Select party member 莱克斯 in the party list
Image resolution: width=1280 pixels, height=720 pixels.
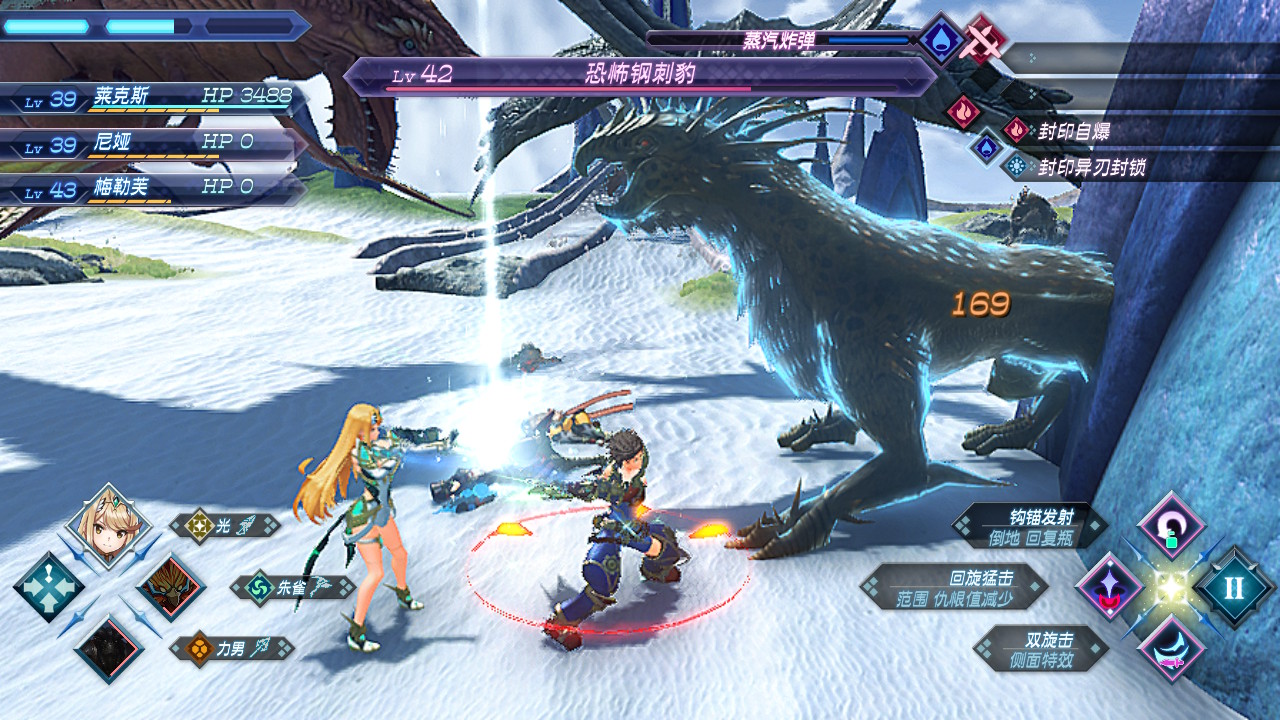click(150, 98)
